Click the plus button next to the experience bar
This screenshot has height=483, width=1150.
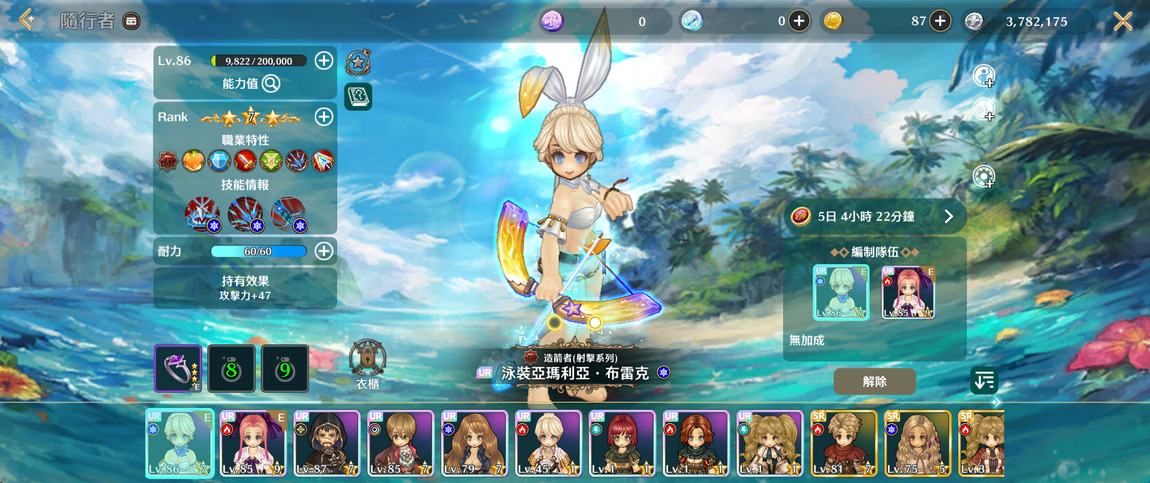tap(324, 61)
